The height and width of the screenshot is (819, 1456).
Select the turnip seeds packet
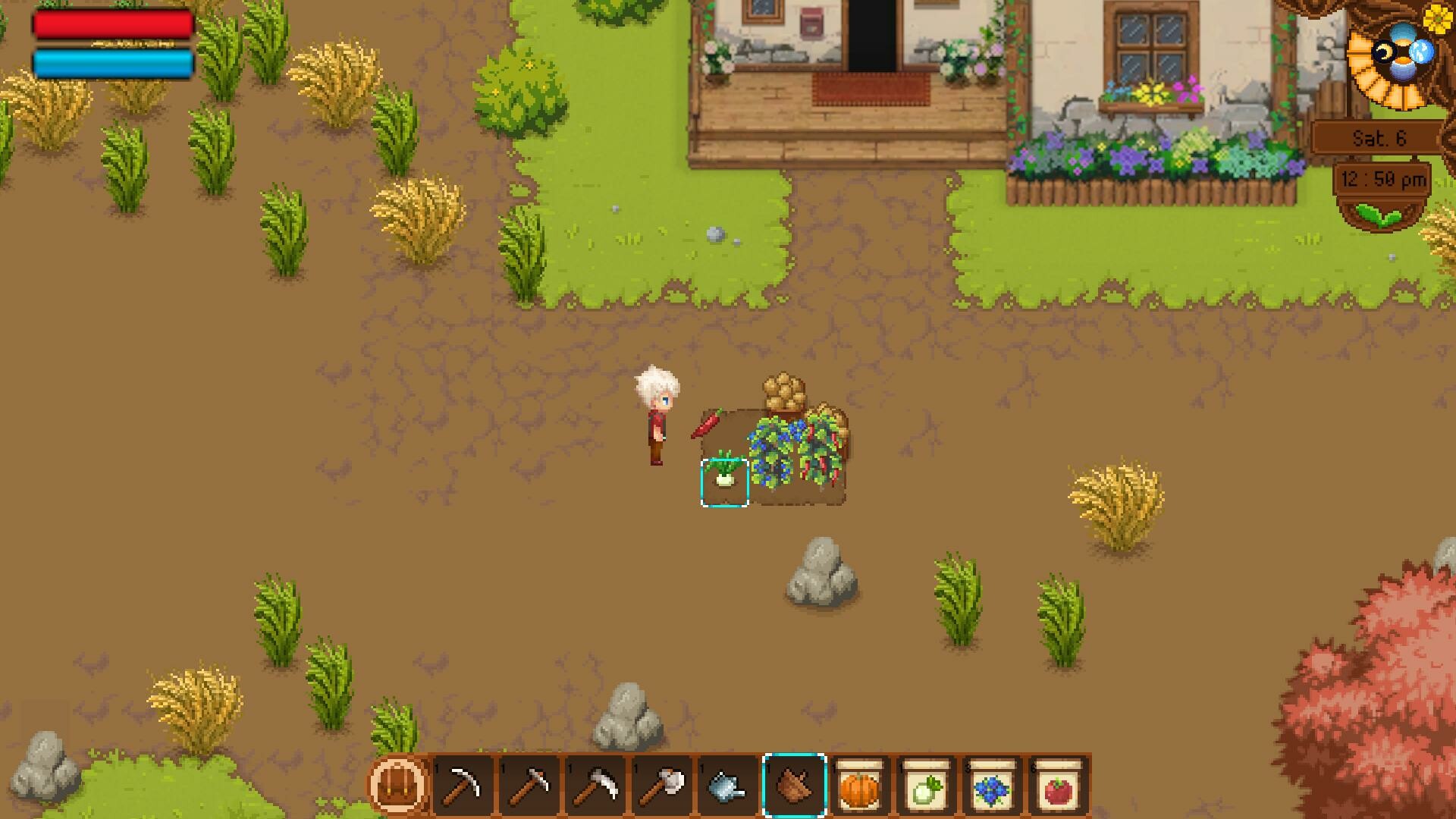click(x=923, y=785)
